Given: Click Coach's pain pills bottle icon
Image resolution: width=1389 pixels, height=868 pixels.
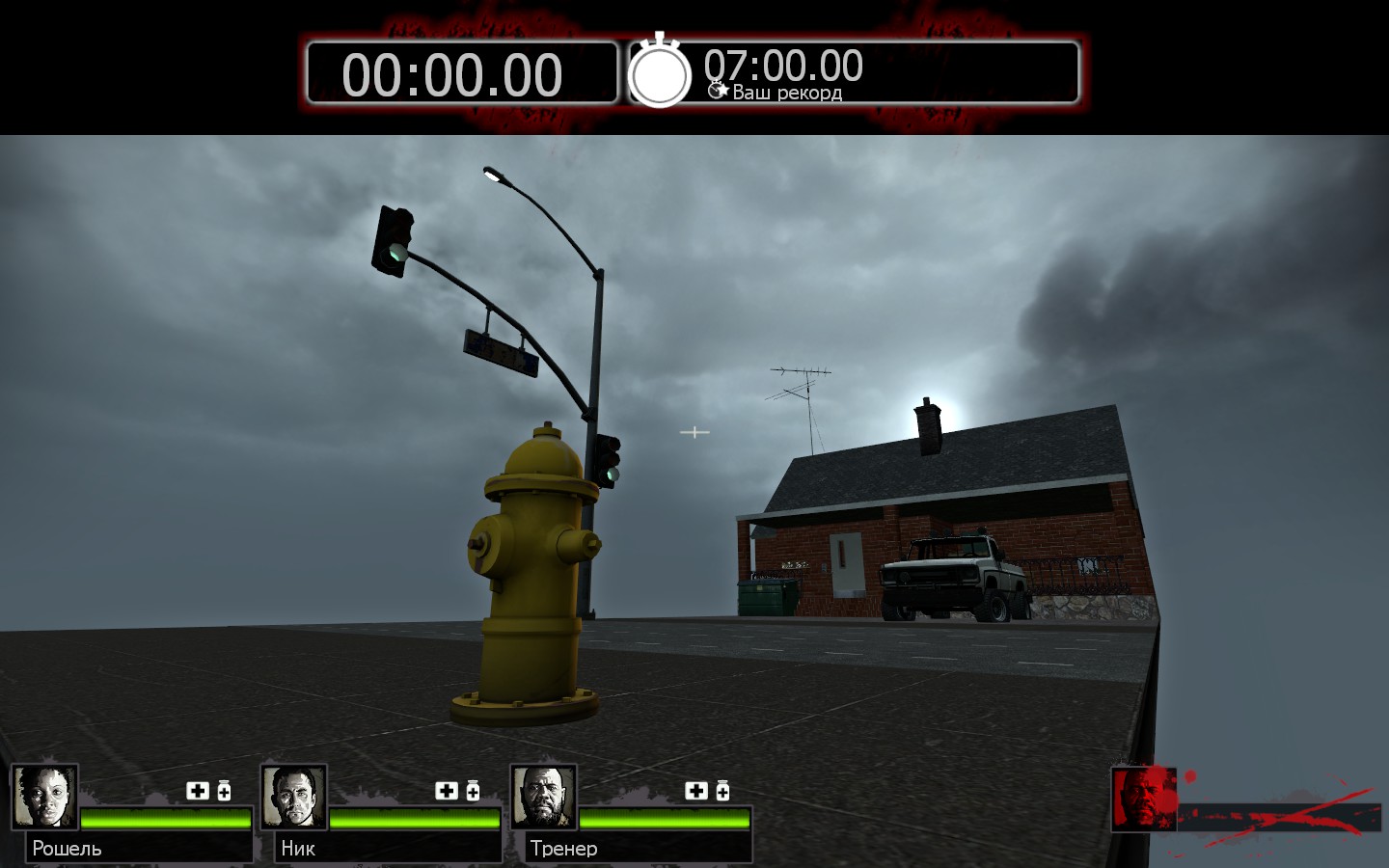Looking at the screenshot, I should [722, 791].
